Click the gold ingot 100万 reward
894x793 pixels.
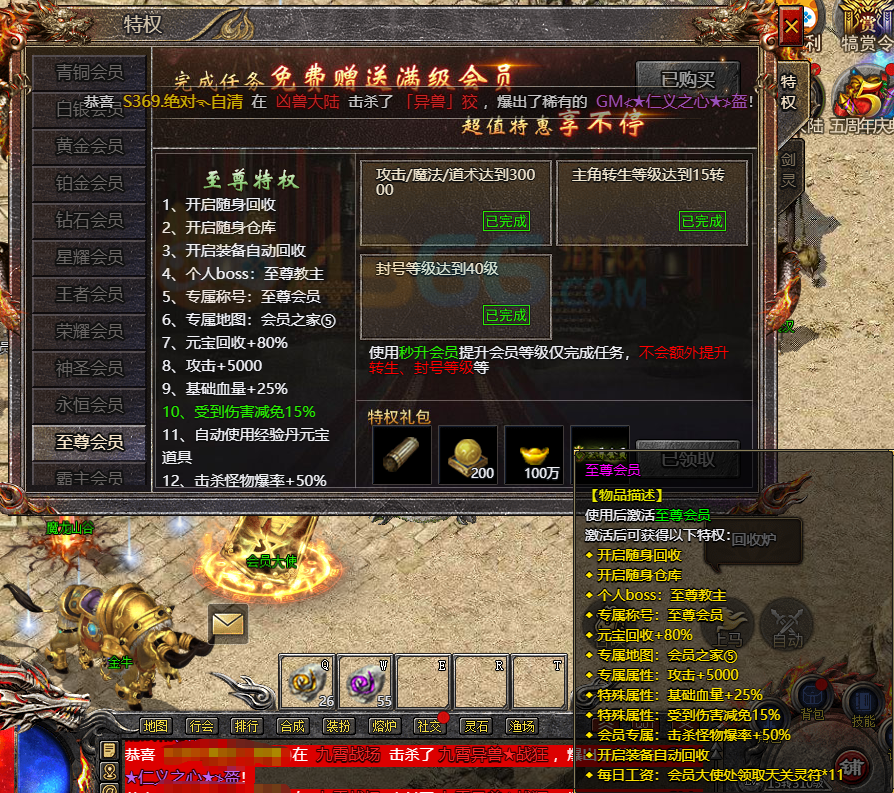tap(533, 455)
